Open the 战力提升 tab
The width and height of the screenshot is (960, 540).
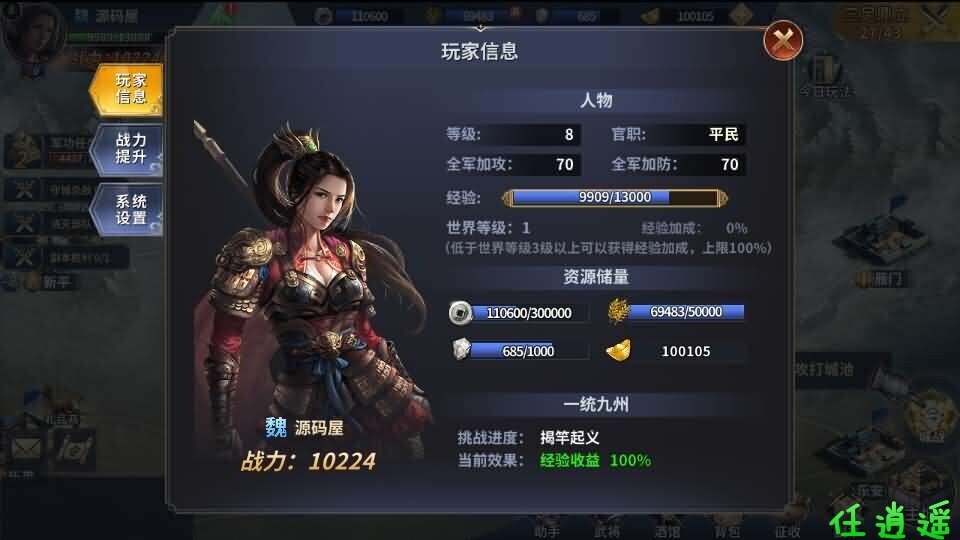tap(128, 149)
